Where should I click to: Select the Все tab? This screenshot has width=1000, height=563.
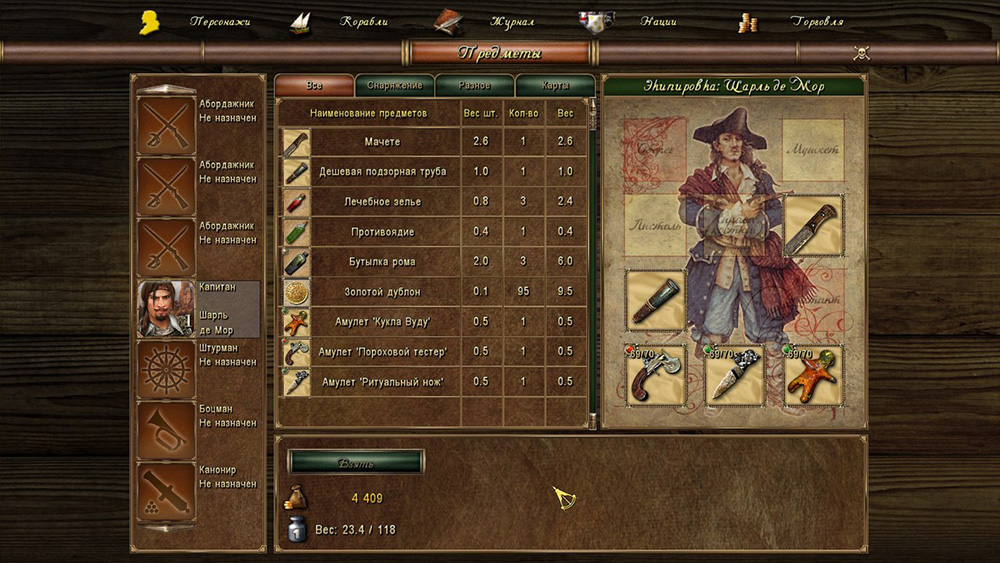click(x=314, y=86)
